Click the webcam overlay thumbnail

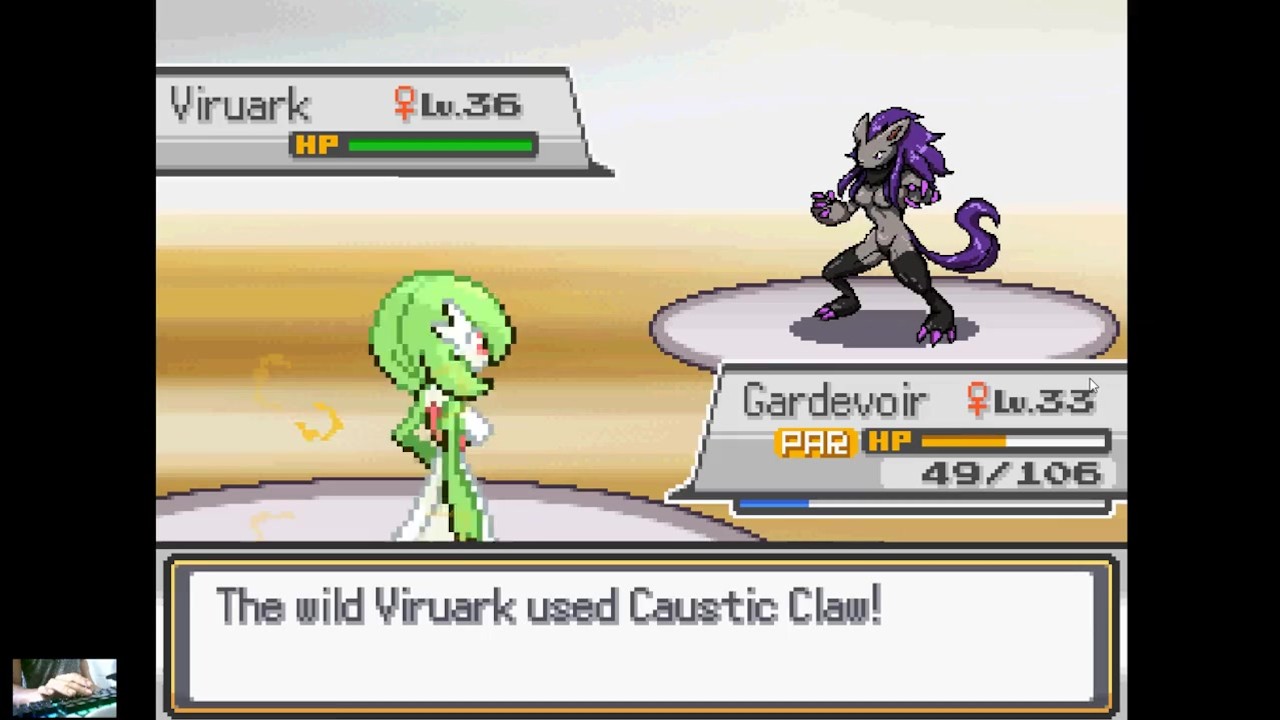pyautogui.click(x=64, y=688)
